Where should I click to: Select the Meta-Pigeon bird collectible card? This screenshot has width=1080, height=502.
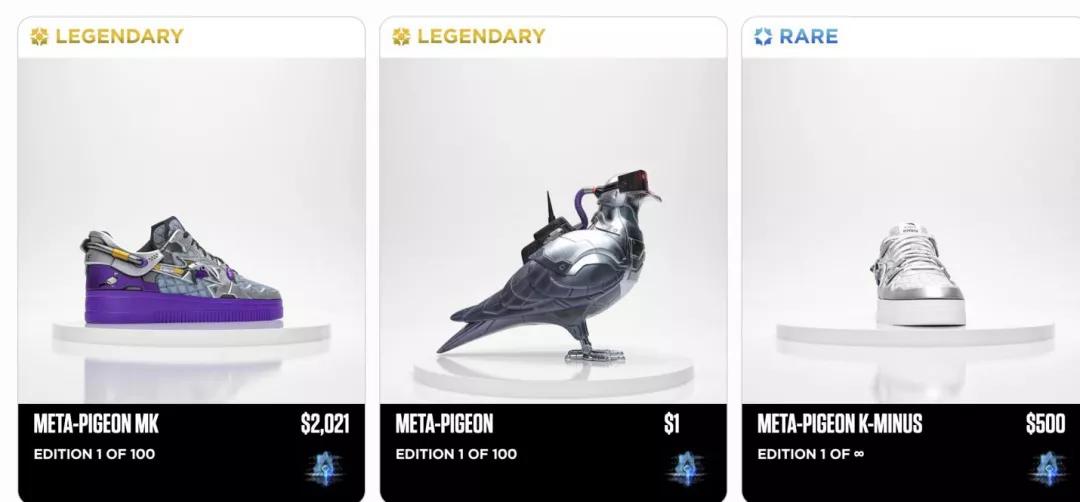click(x=552, y=260)
